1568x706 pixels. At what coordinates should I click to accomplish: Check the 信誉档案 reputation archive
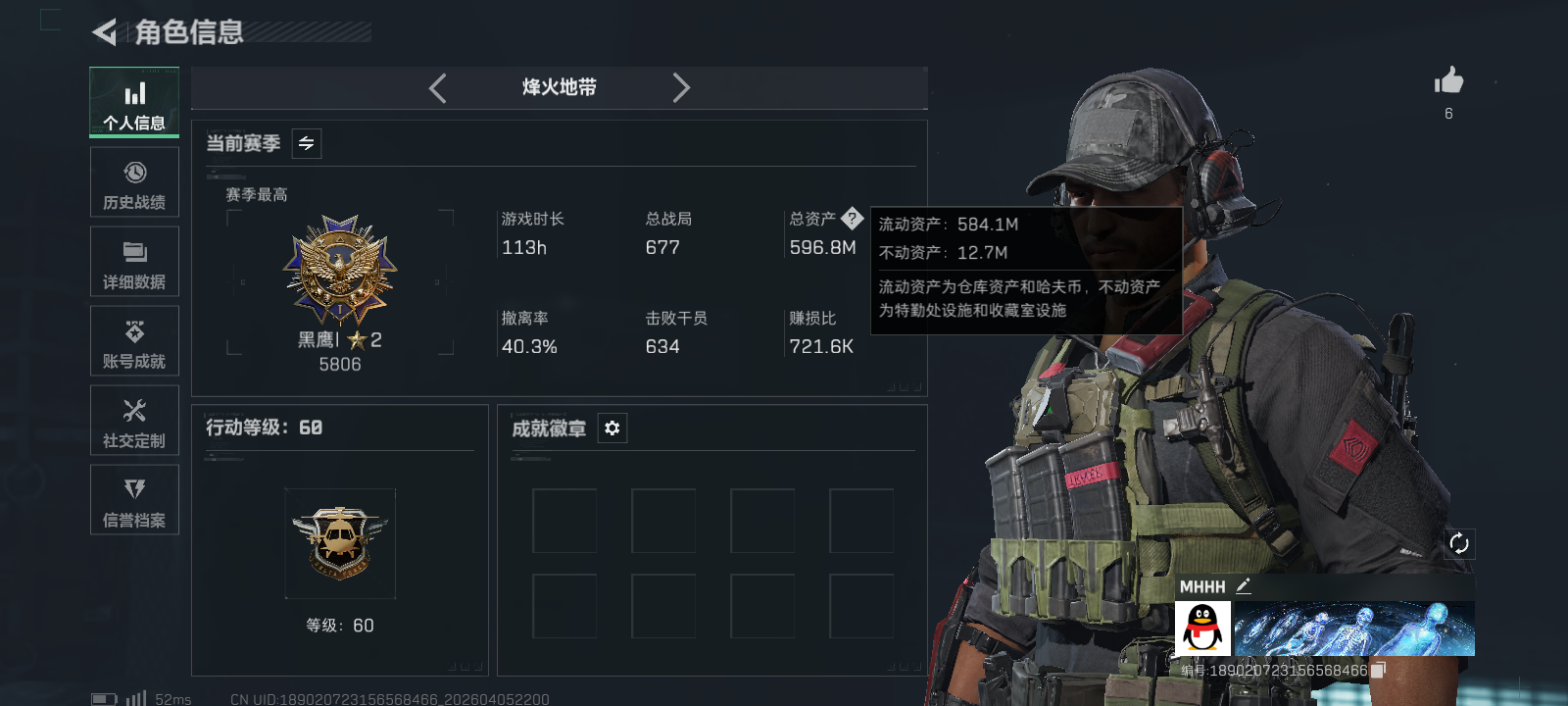point(134,499)
